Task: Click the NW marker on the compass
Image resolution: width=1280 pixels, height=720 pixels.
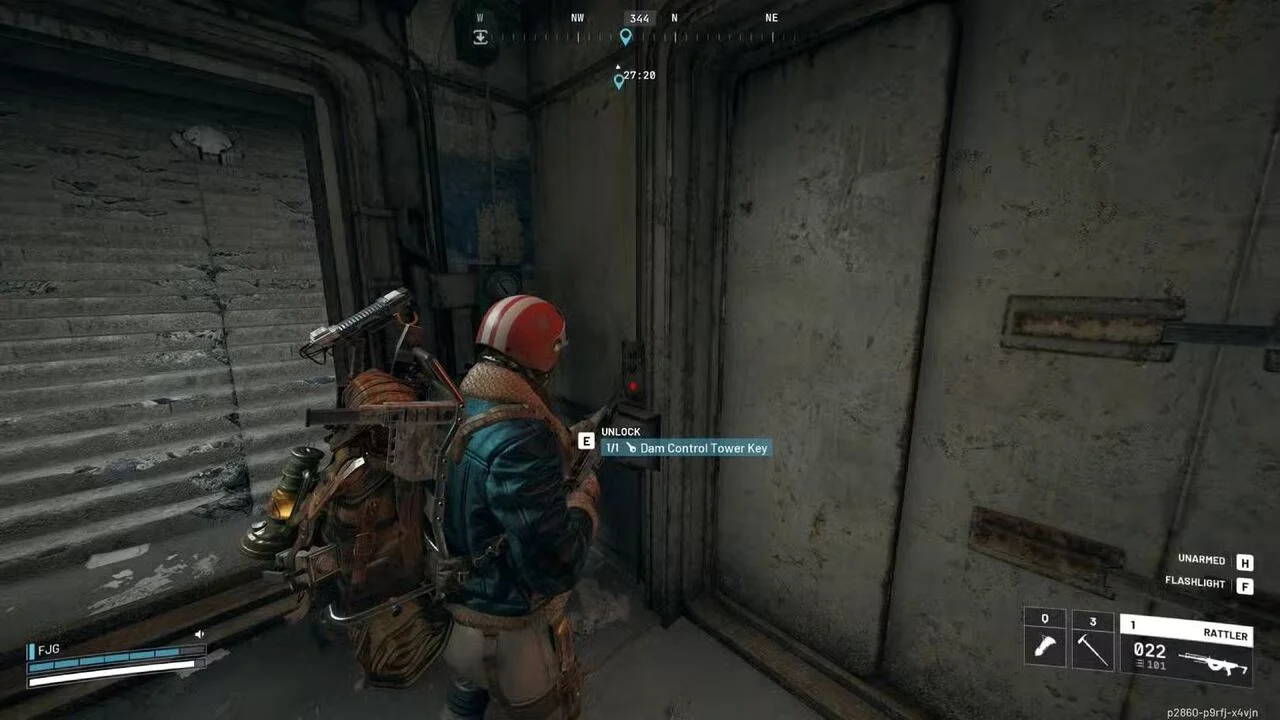Action: [x=577, y=17]
